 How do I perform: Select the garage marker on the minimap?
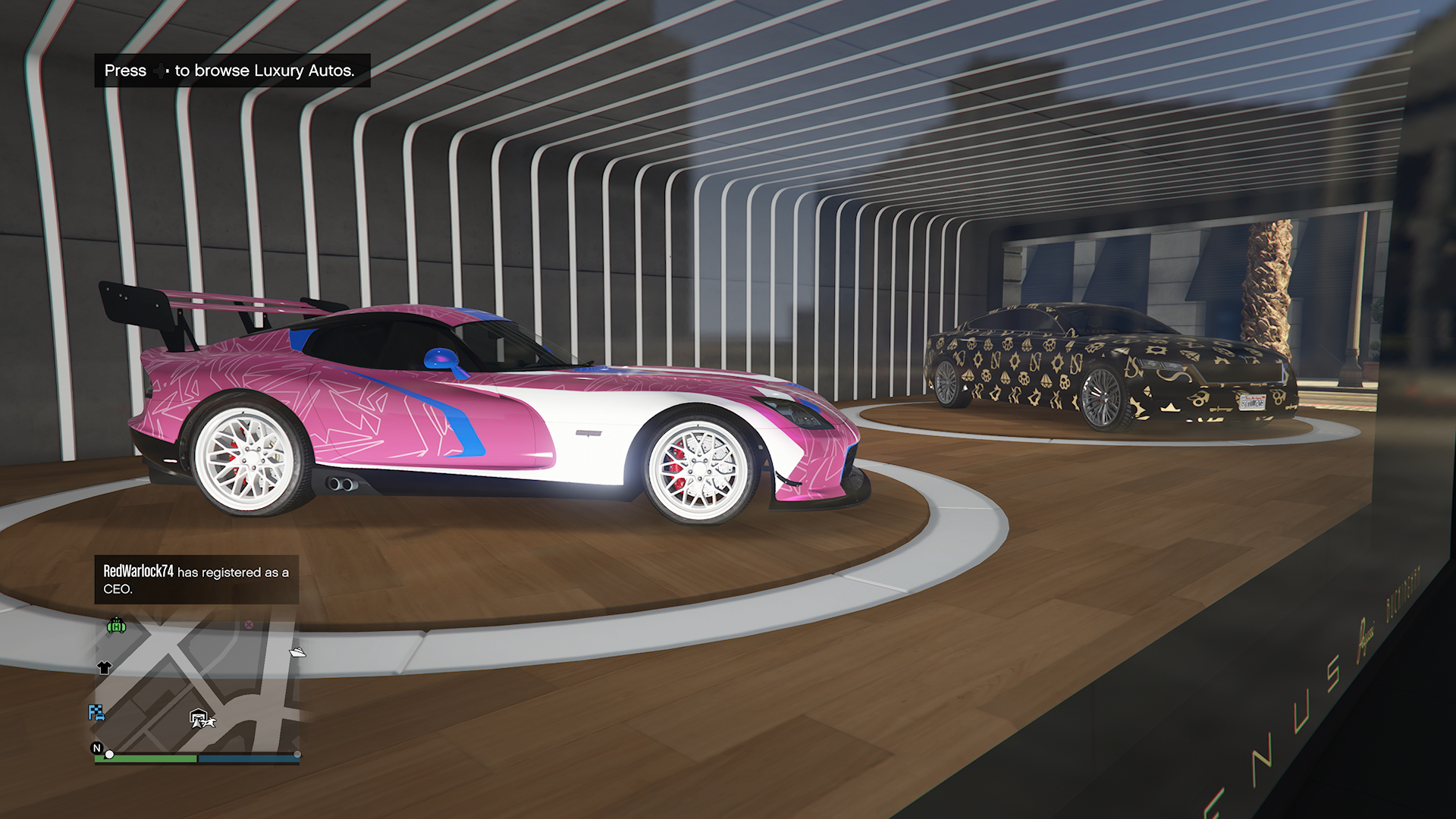click(197, 716)
